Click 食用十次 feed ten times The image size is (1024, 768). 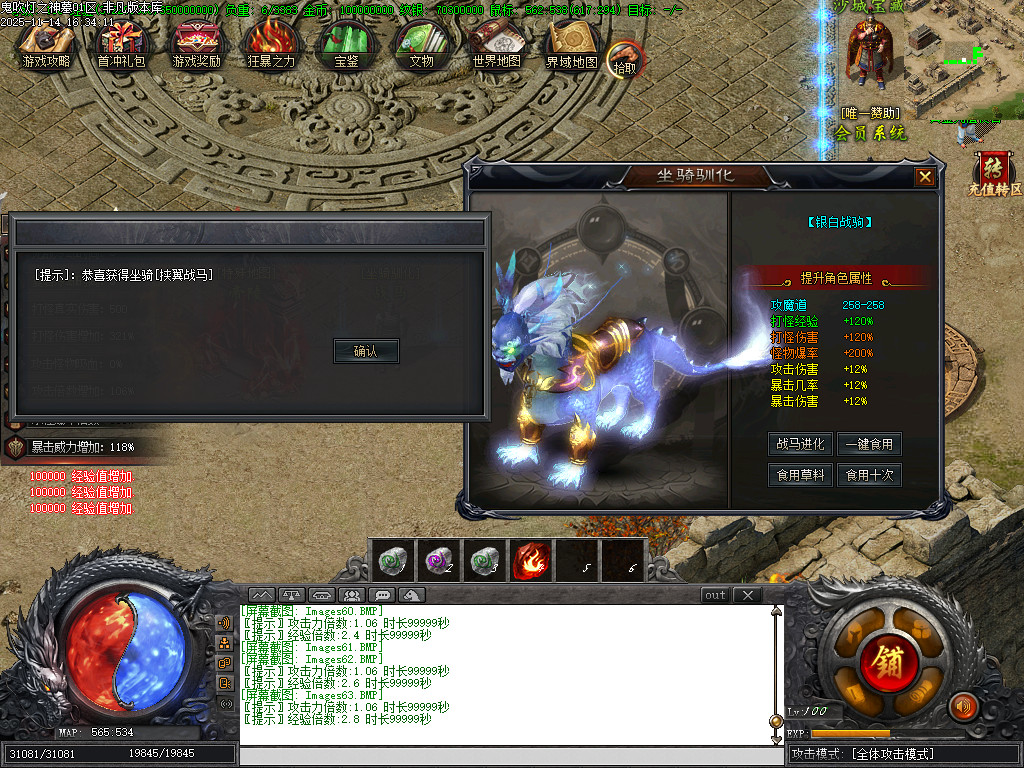[869, 475]
